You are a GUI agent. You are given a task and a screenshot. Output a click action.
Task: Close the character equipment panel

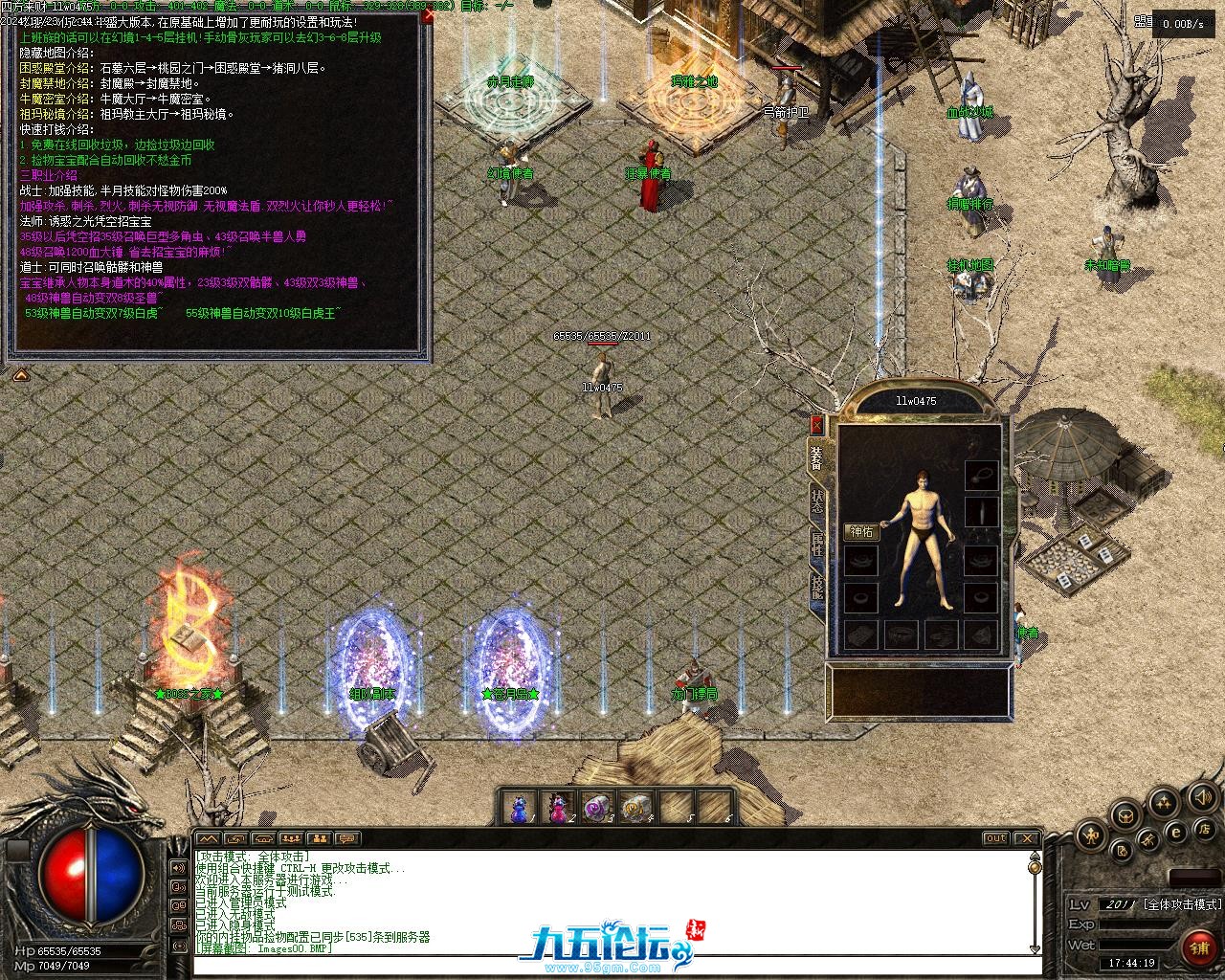coord(816,425)
